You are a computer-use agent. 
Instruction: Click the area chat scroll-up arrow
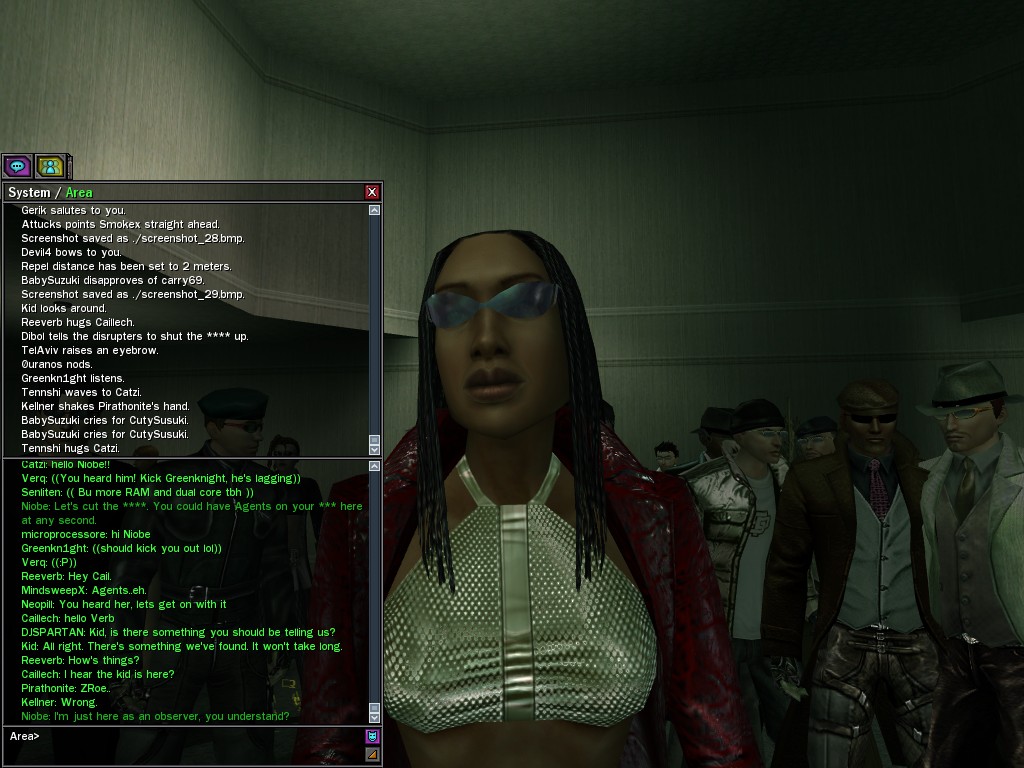click(375, 466)
